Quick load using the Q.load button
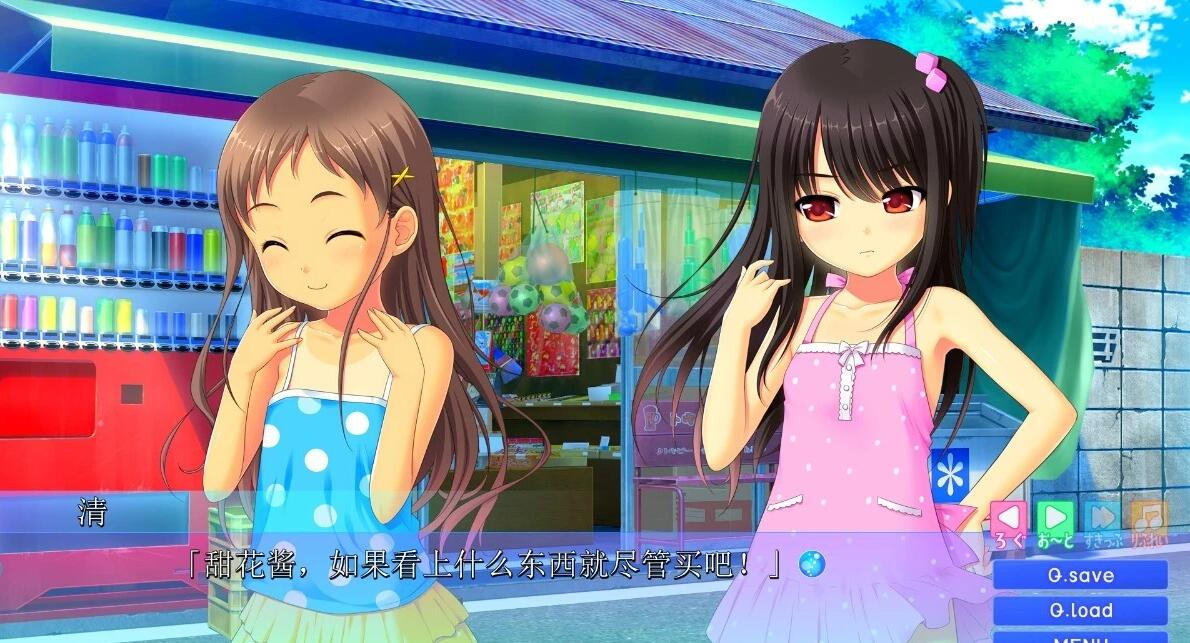This screenshot has height=643, width=1190. (x=1080, y=610)
